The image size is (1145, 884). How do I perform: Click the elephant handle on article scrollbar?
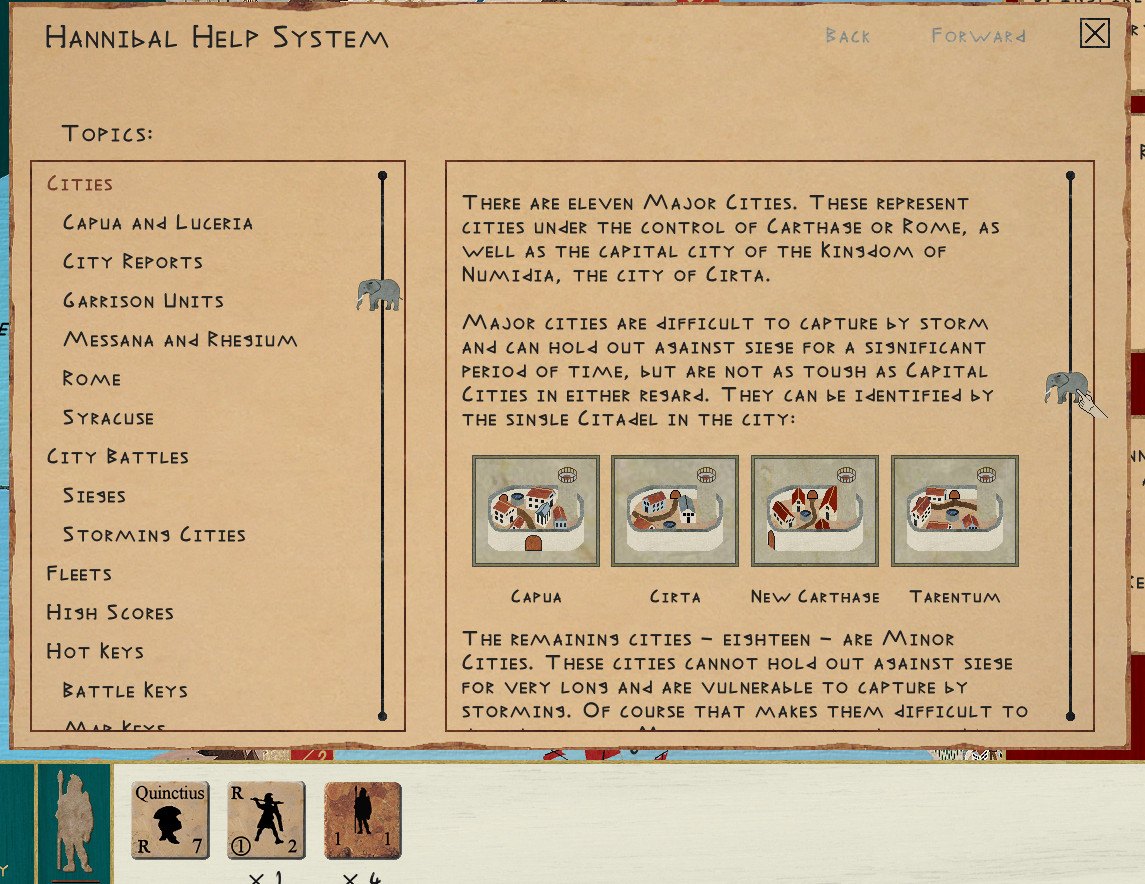point(1067,386)
